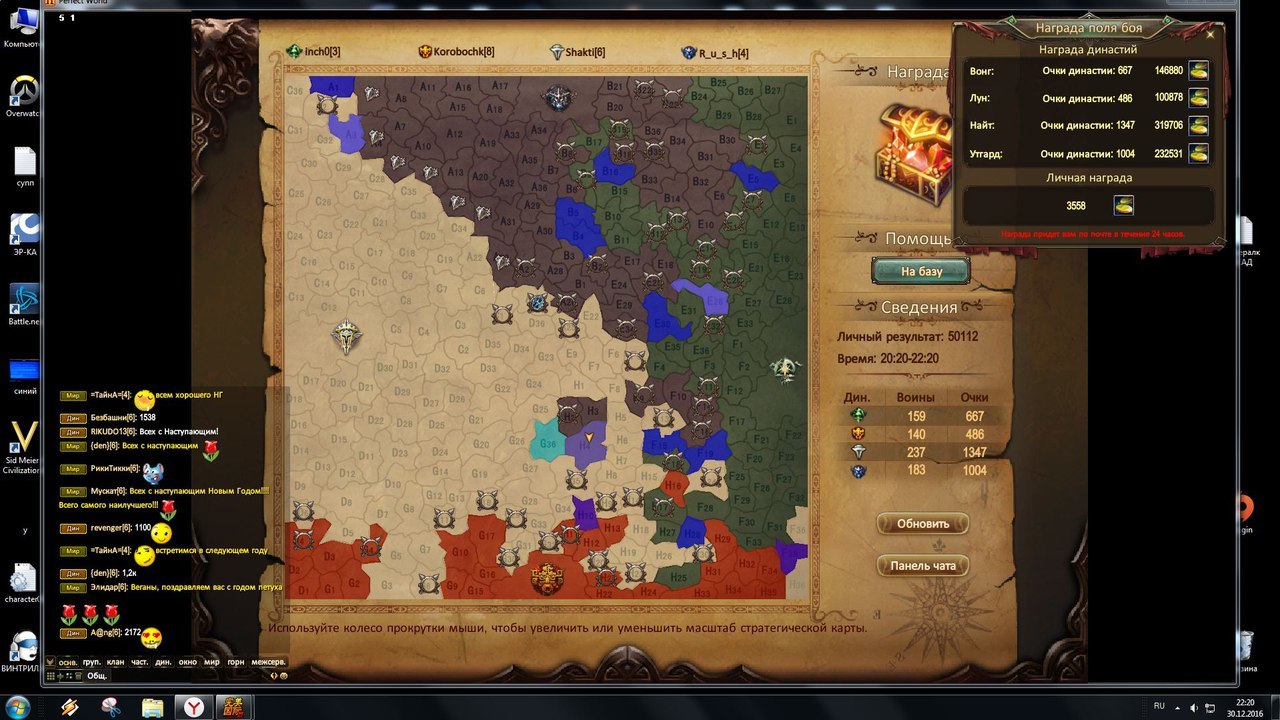Refresh with the Обновить button
This screenshot has height=720, width=1280.
click(922, 524)
